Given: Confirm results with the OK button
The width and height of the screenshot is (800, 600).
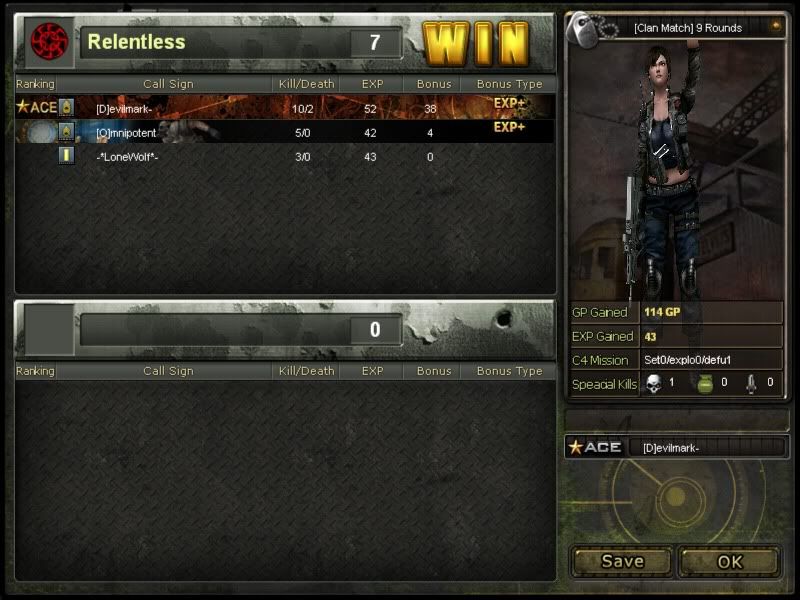Looking at the screenshot, I should pos(730,561).
